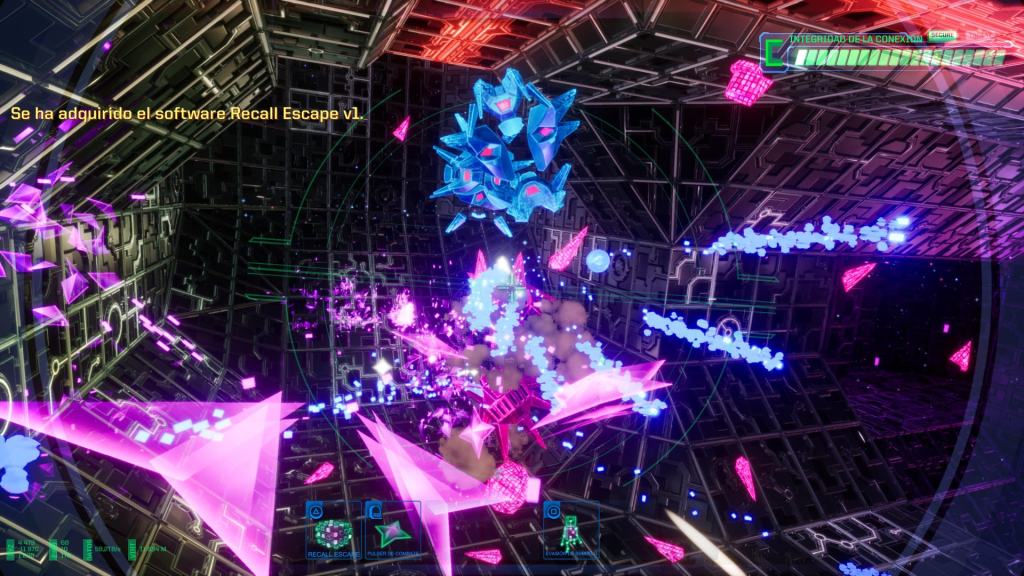Screen dimensions: 1024x576
Task: Activate the Recall Escape software slot
Action: (334, 531)
